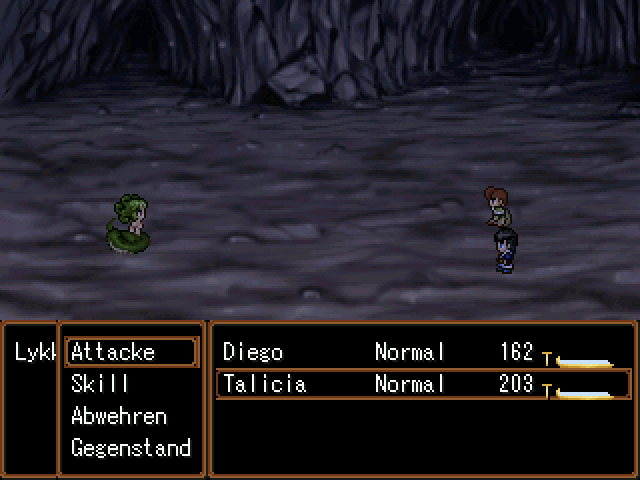Image resolution: width=640 pixels, height=480 pixels.
Task: Open the Skill command list
Action: pyautogui.click(x=100, y=384)
